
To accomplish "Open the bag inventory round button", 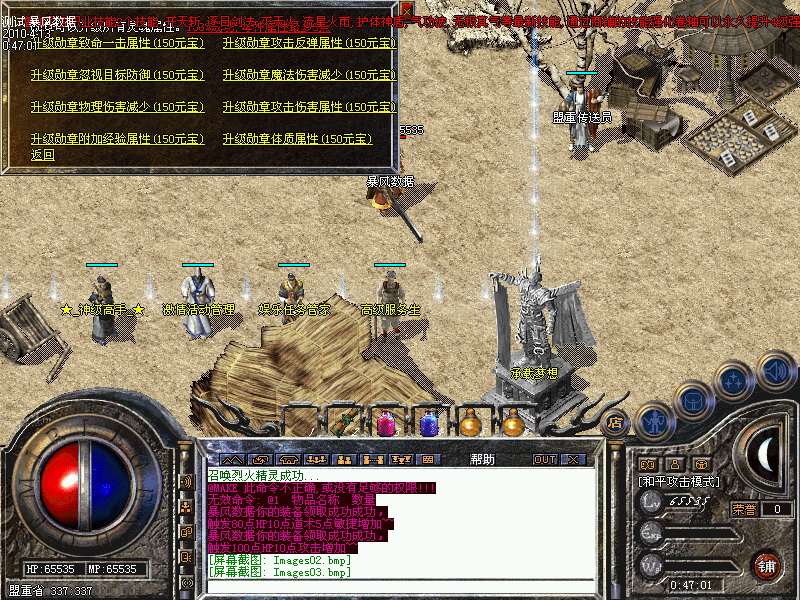I will tap(693, 399).
